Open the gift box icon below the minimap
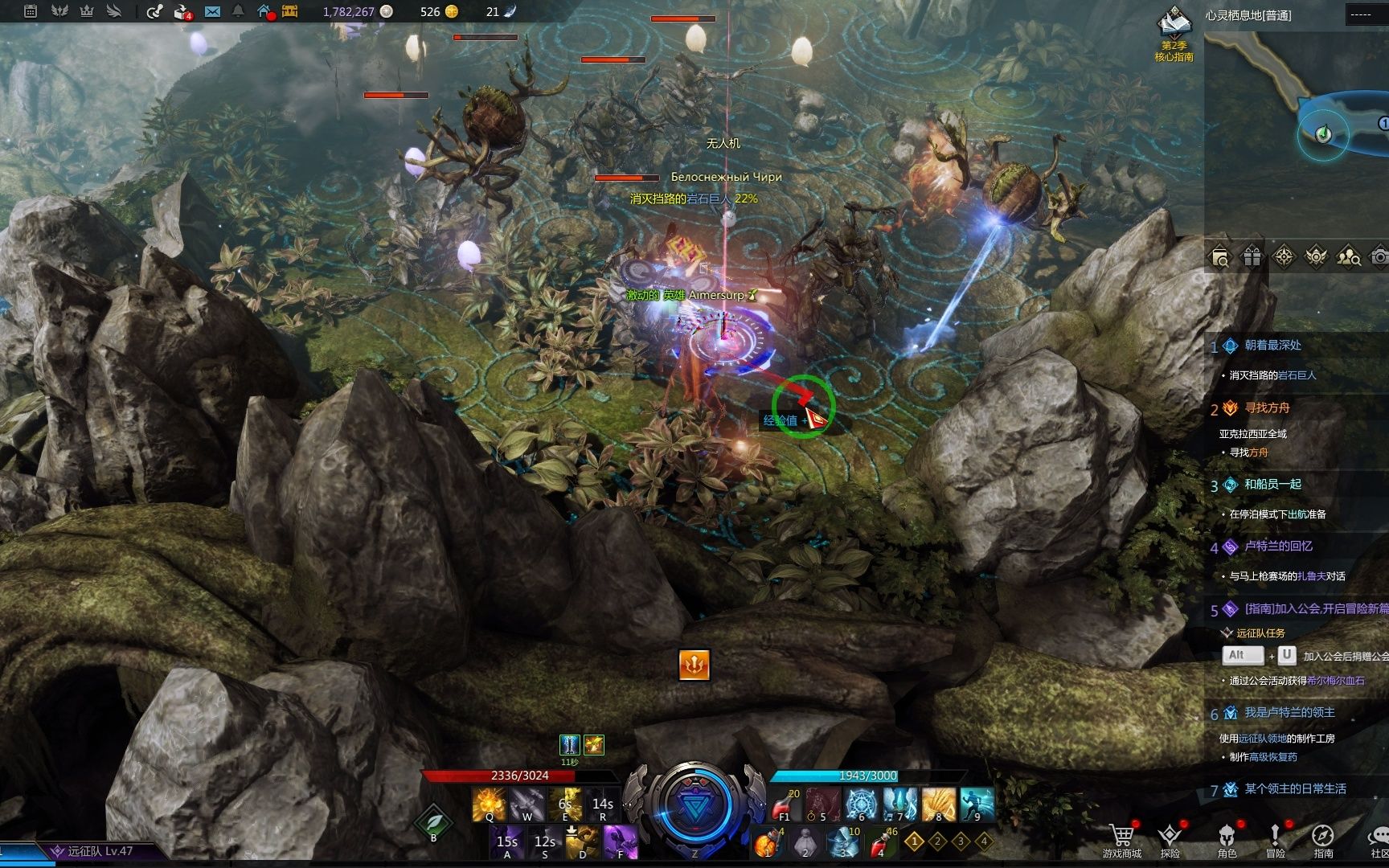This screenshot has height=868, width=1389. [x=1252, y=257]
